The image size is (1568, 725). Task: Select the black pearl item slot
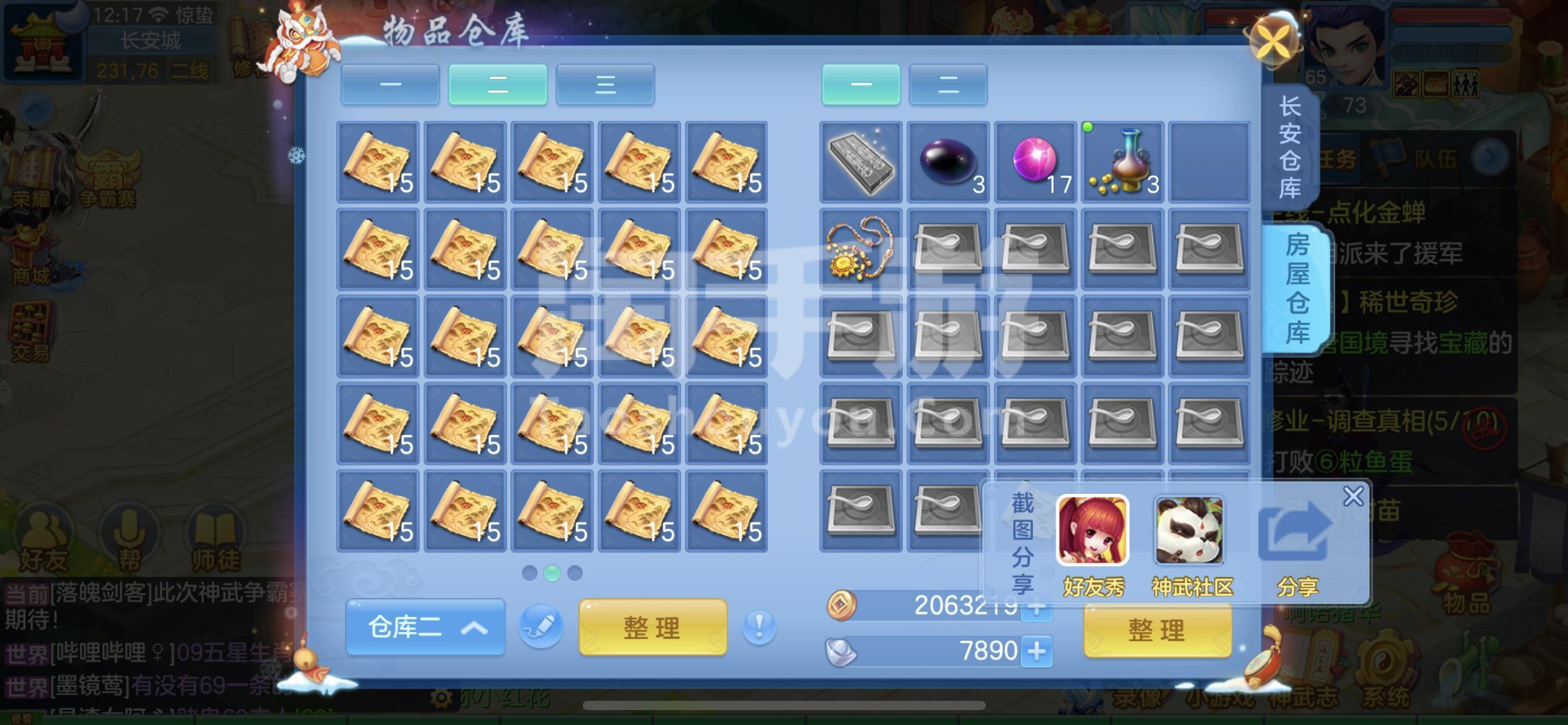[947, 162]
